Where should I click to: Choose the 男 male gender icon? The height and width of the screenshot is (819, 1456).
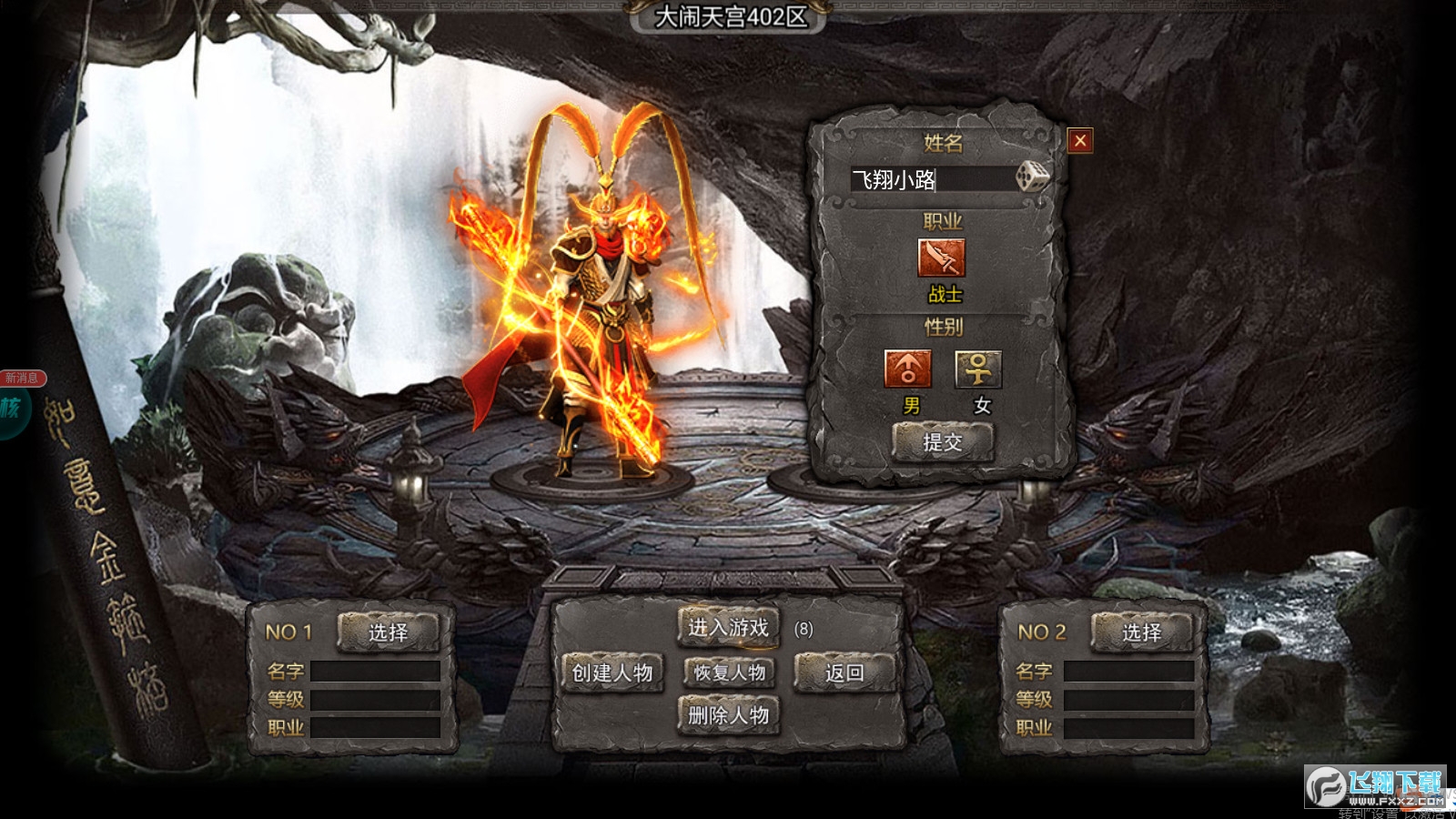907,369
